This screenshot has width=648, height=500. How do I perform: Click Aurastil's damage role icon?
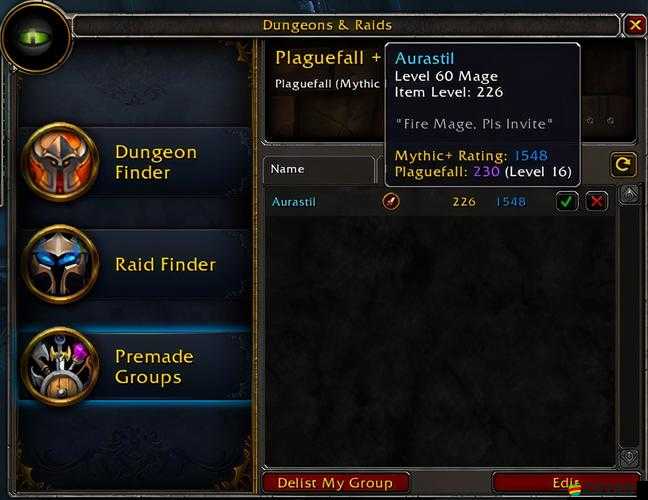(x=390, y=202)
